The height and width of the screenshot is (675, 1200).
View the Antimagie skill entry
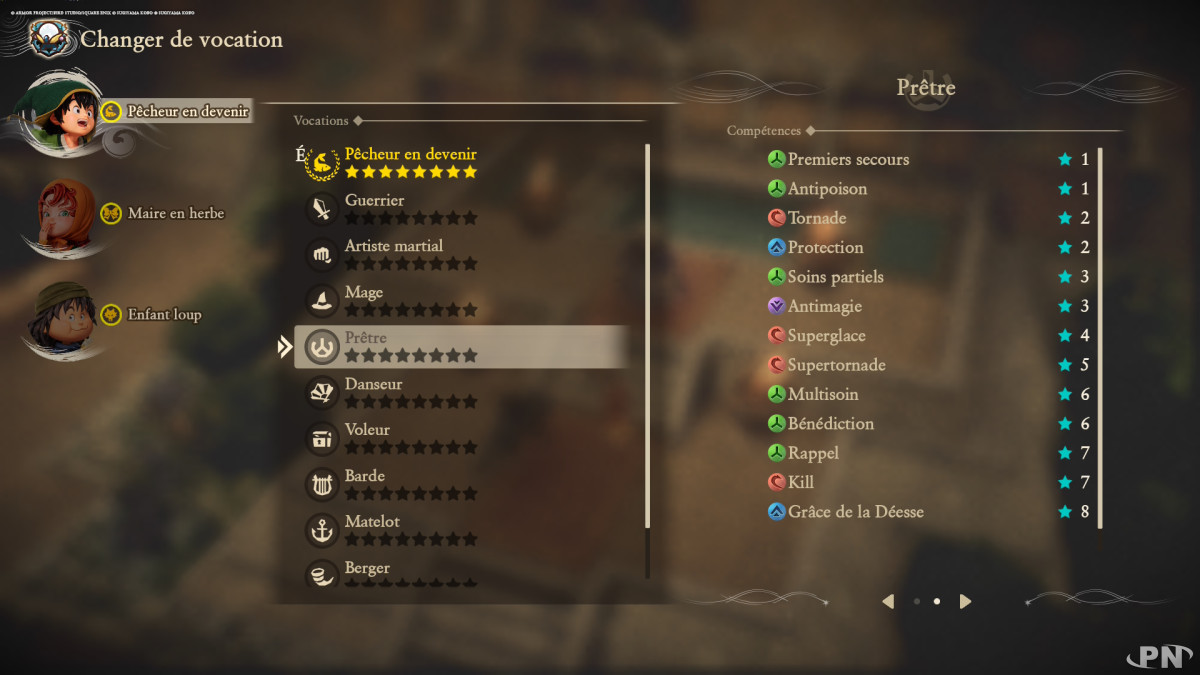pos(824,306)
